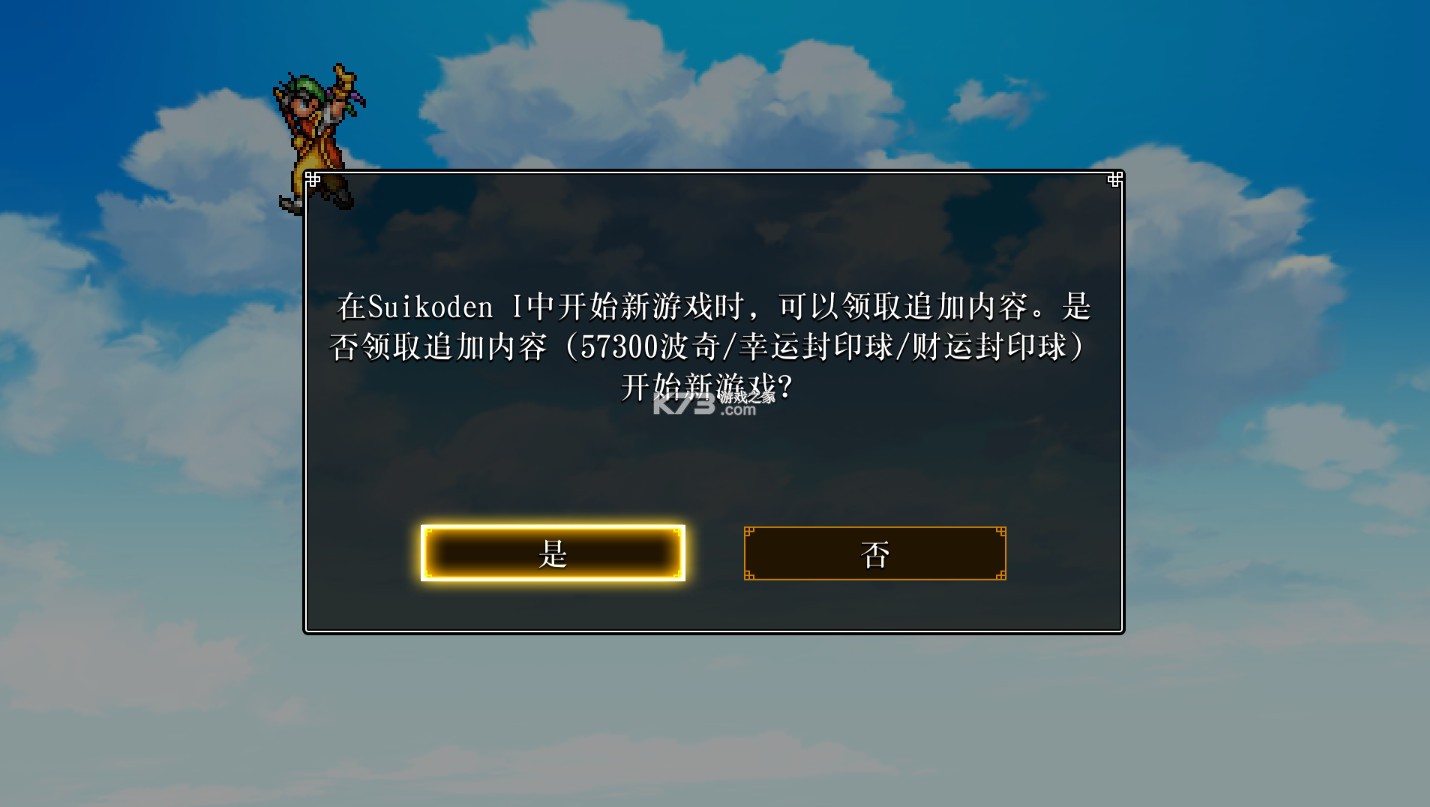Click the decorative corner mark inside the 否 button
The image size is (1430, 807).
[x=749, y=532]
